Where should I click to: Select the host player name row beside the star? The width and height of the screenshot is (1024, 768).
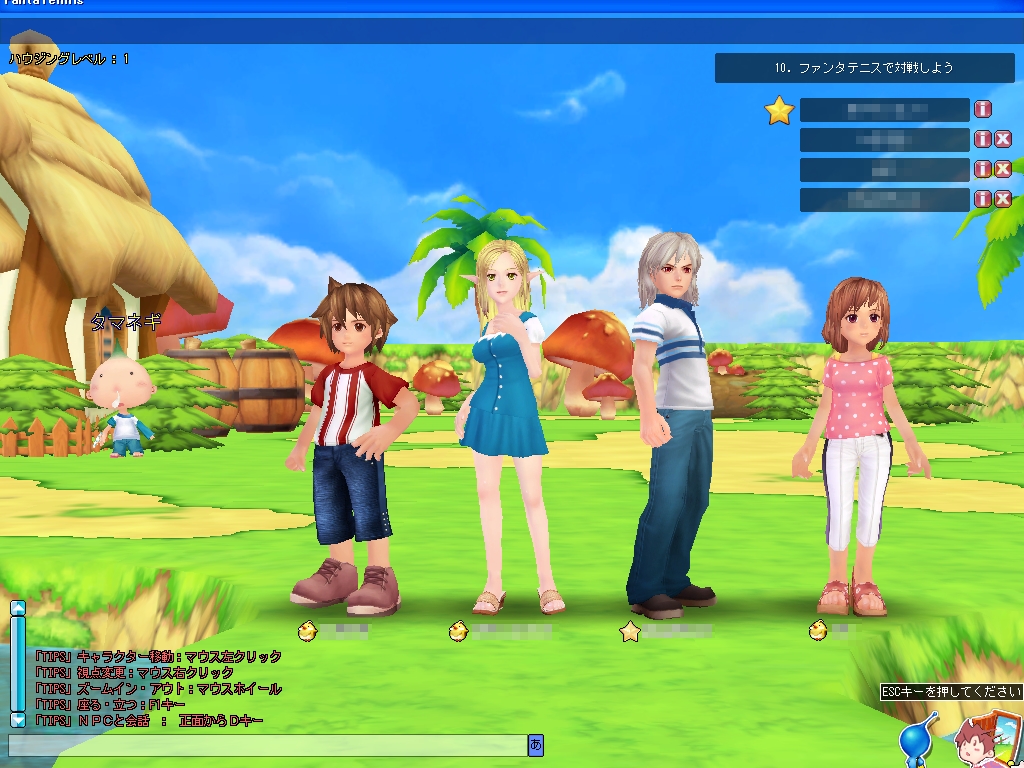pyautogui.click(x=884, y=109)
